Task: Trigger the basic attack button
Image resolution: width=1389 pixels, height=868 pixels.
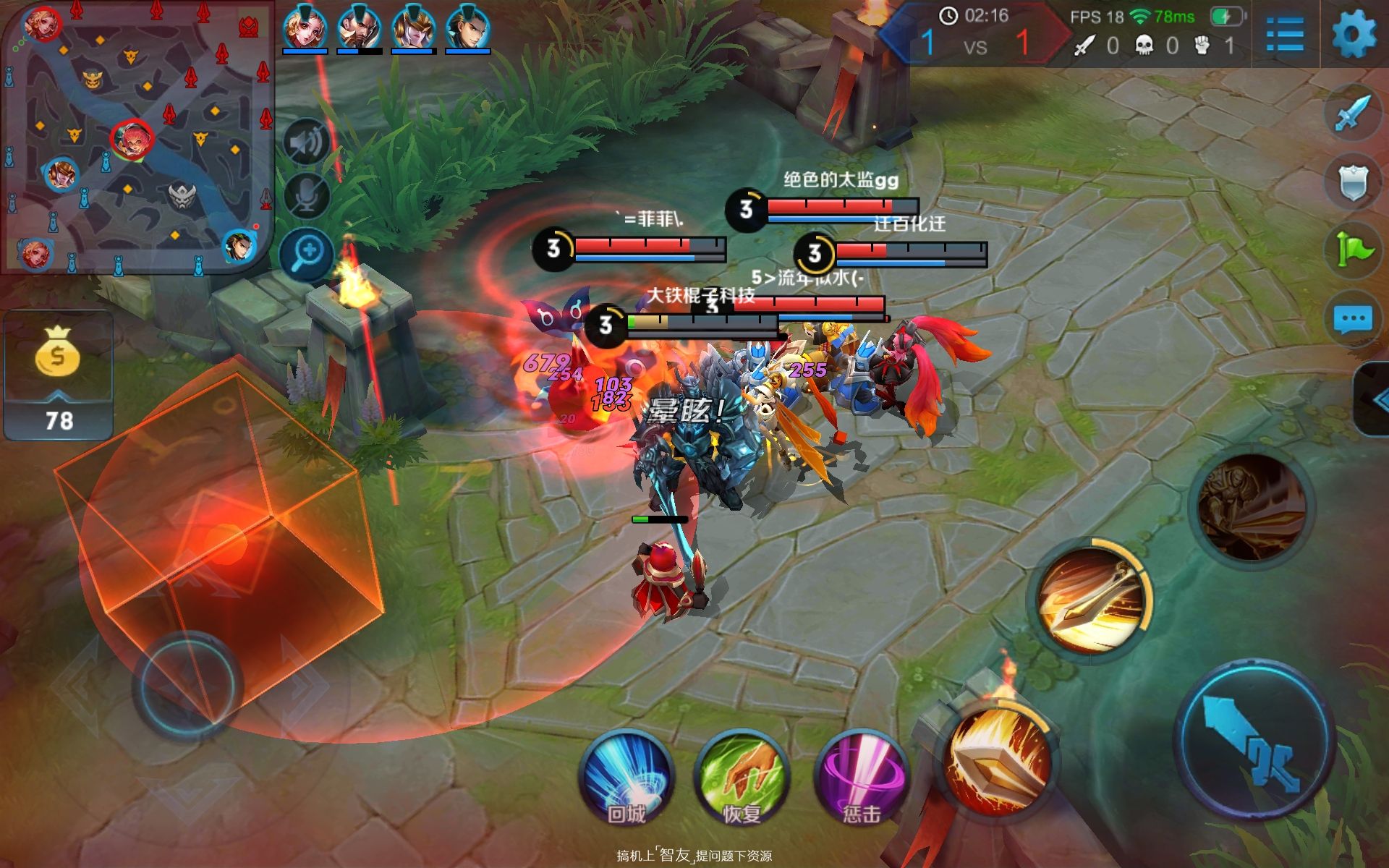Action: [x=1255, y=743]
